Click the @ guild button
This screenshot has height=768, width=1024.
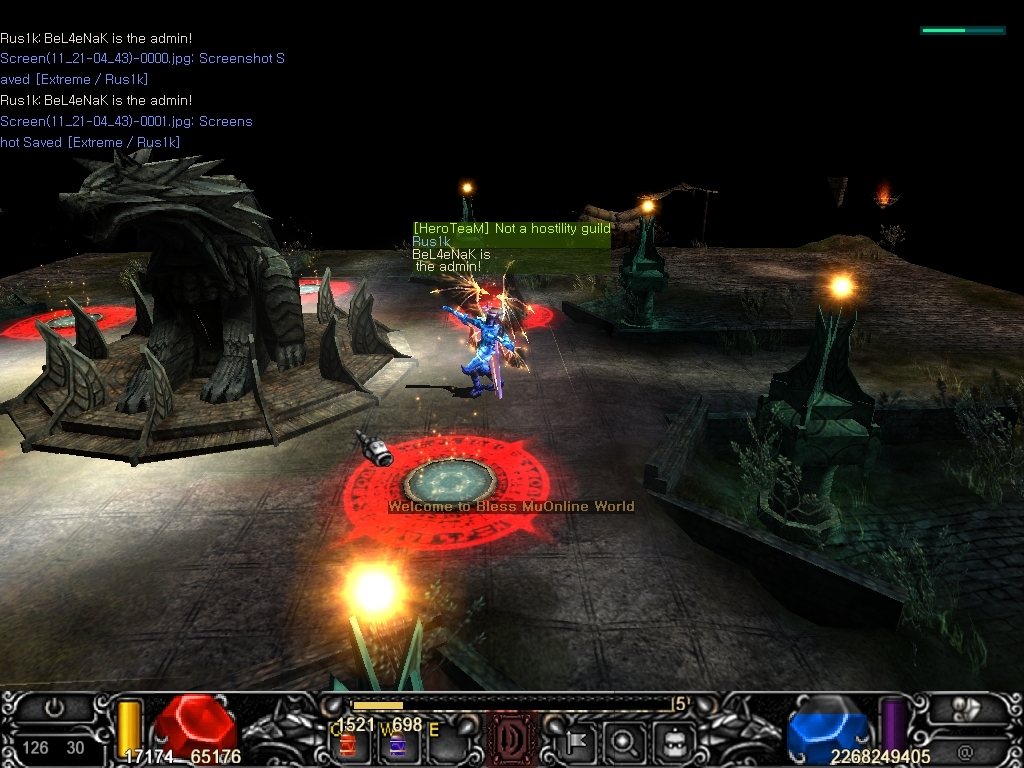[966, 752]
